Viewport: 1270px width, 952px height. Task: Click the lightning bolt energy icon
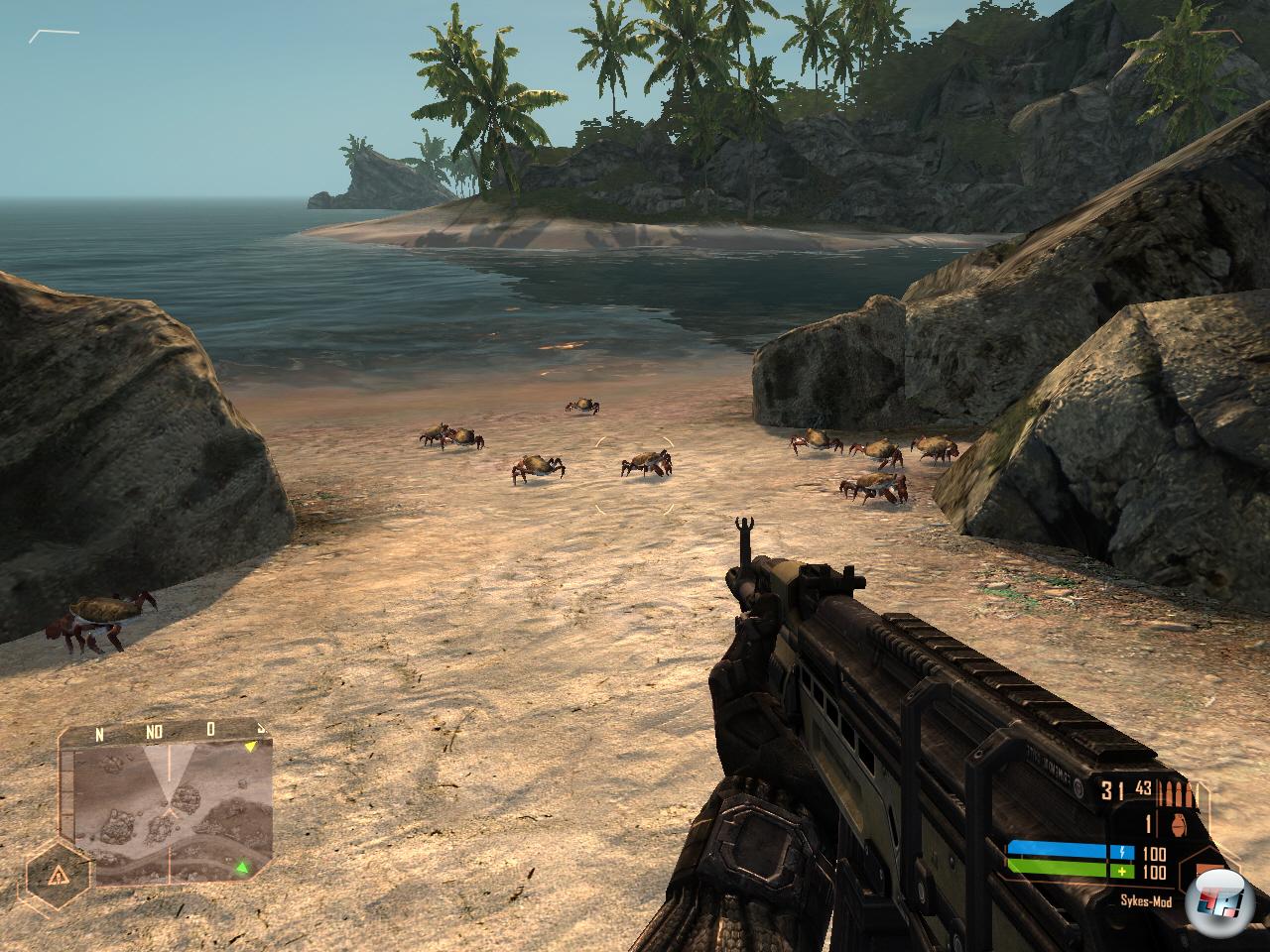[1123, 852]
